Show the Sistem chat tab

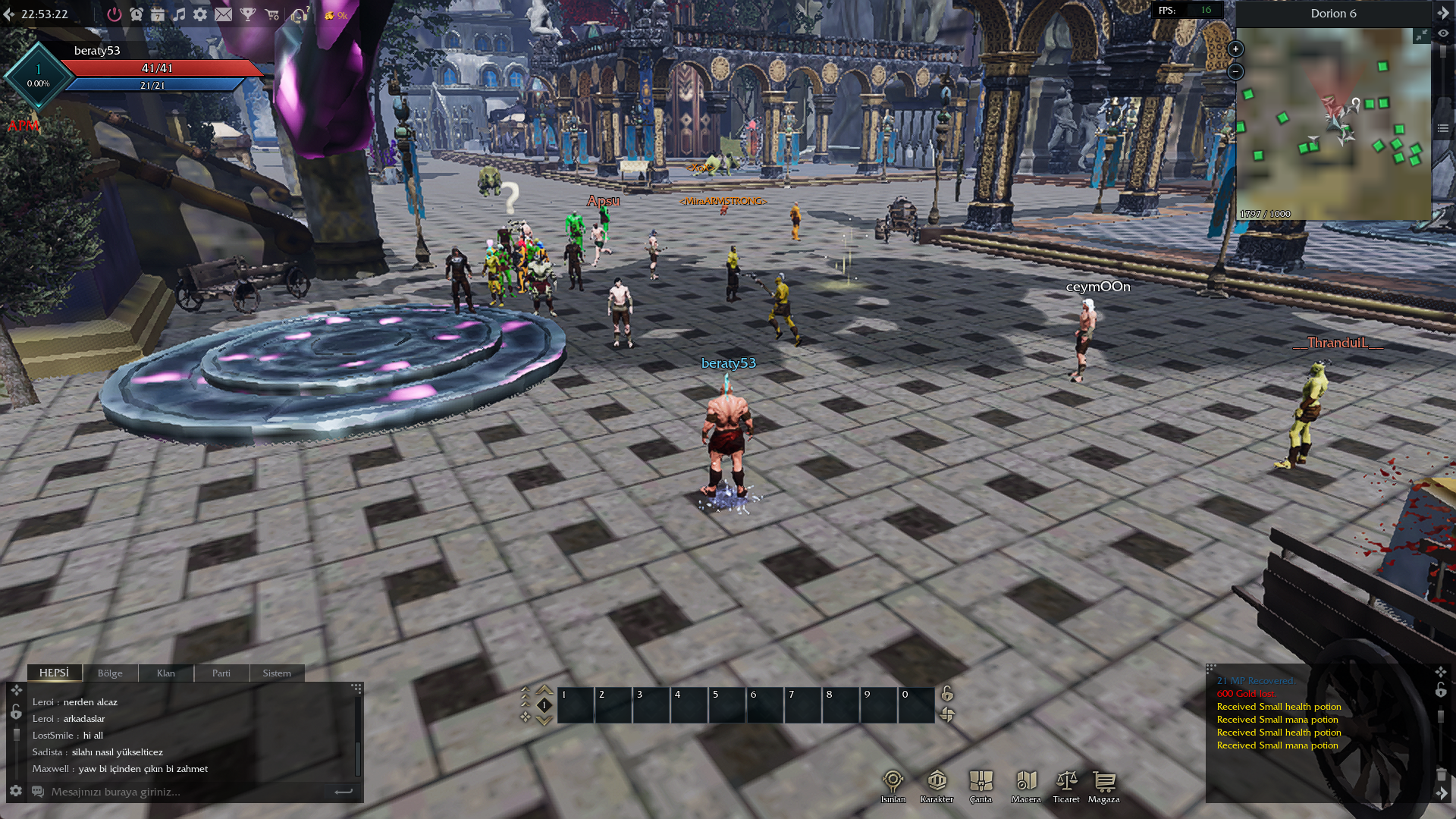click(x=277, y=673)
